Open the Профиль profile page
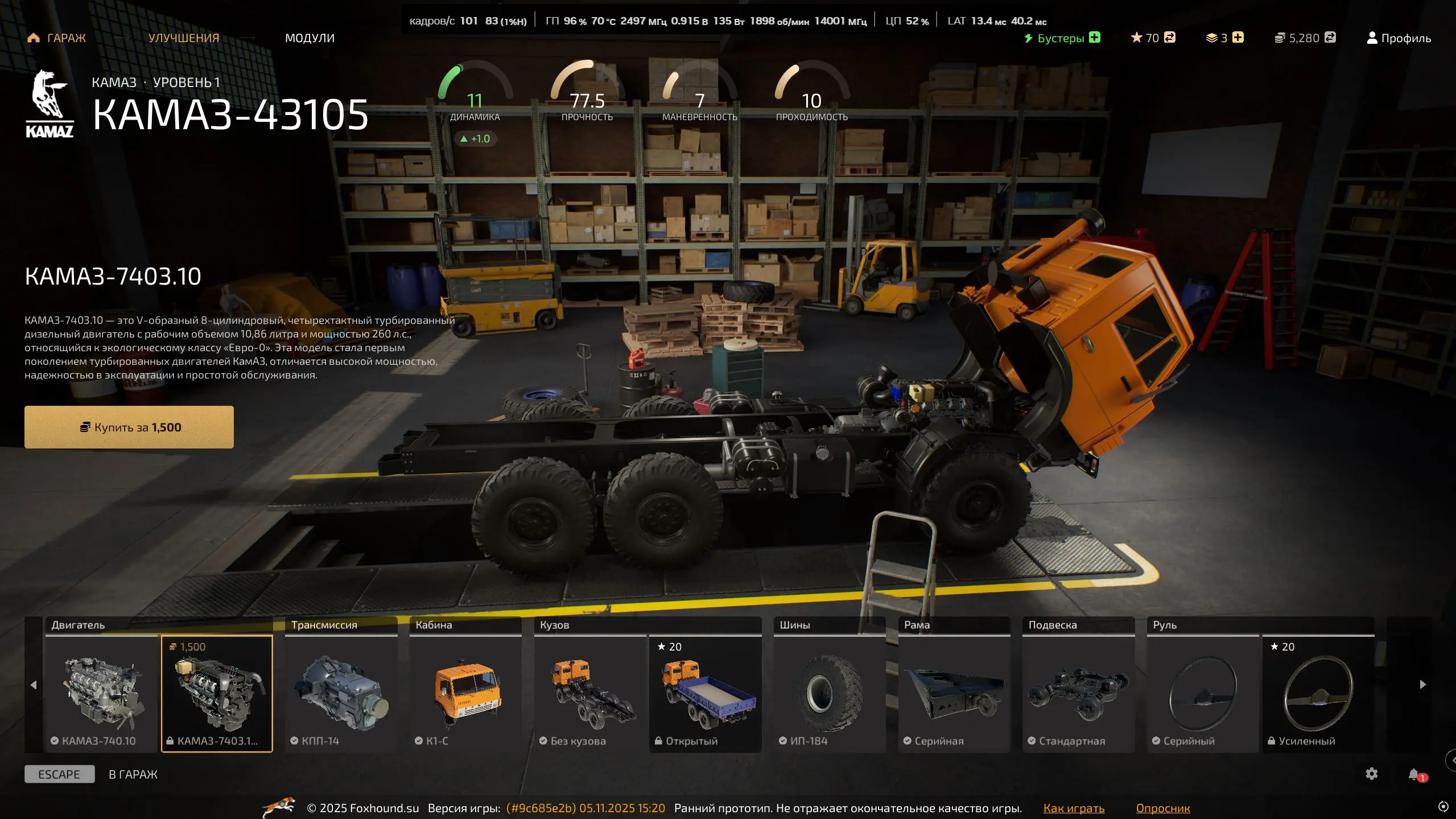The width and height of the screenshot is (1456, 819). click(1399, 38)
